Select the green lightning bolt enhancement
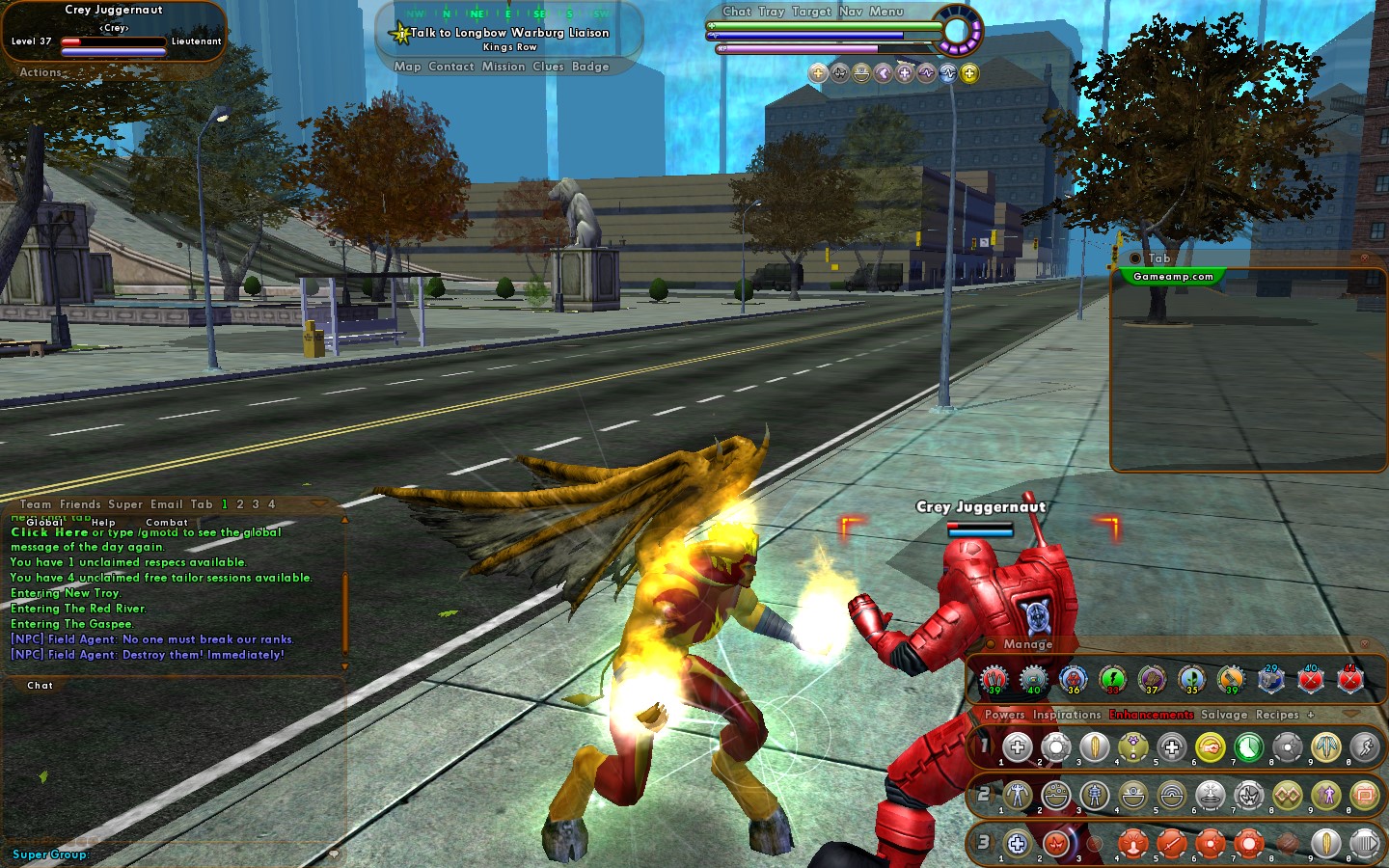1389x868 pixels. (1113, 680)
